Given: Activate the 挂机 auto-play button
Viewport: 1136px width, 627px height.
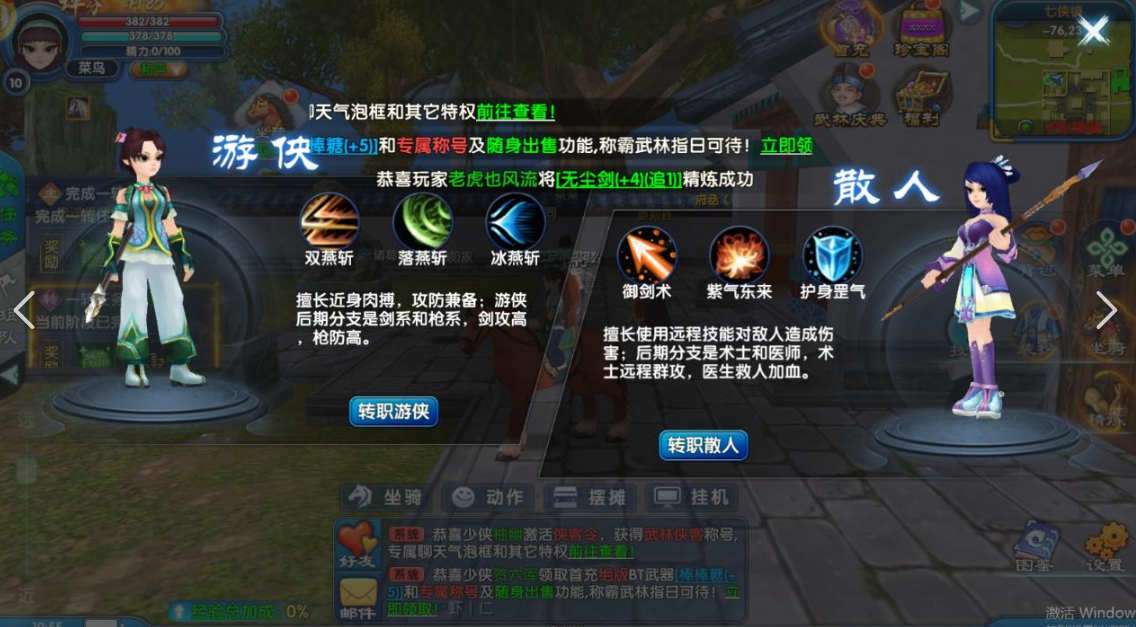Looking at the screenshot, I should tap(692, 497).
